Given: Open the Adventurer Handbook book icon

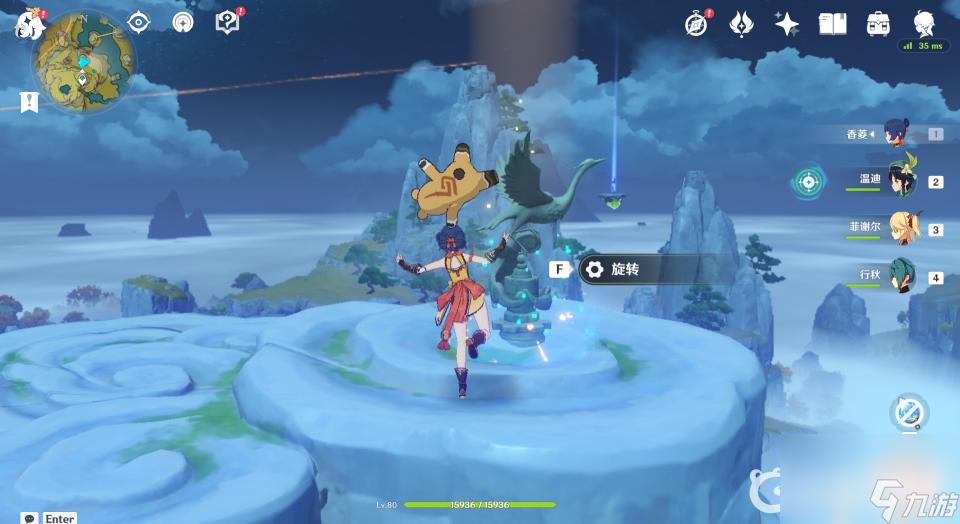Looking at the screenshot, I should tap(832, 23).
